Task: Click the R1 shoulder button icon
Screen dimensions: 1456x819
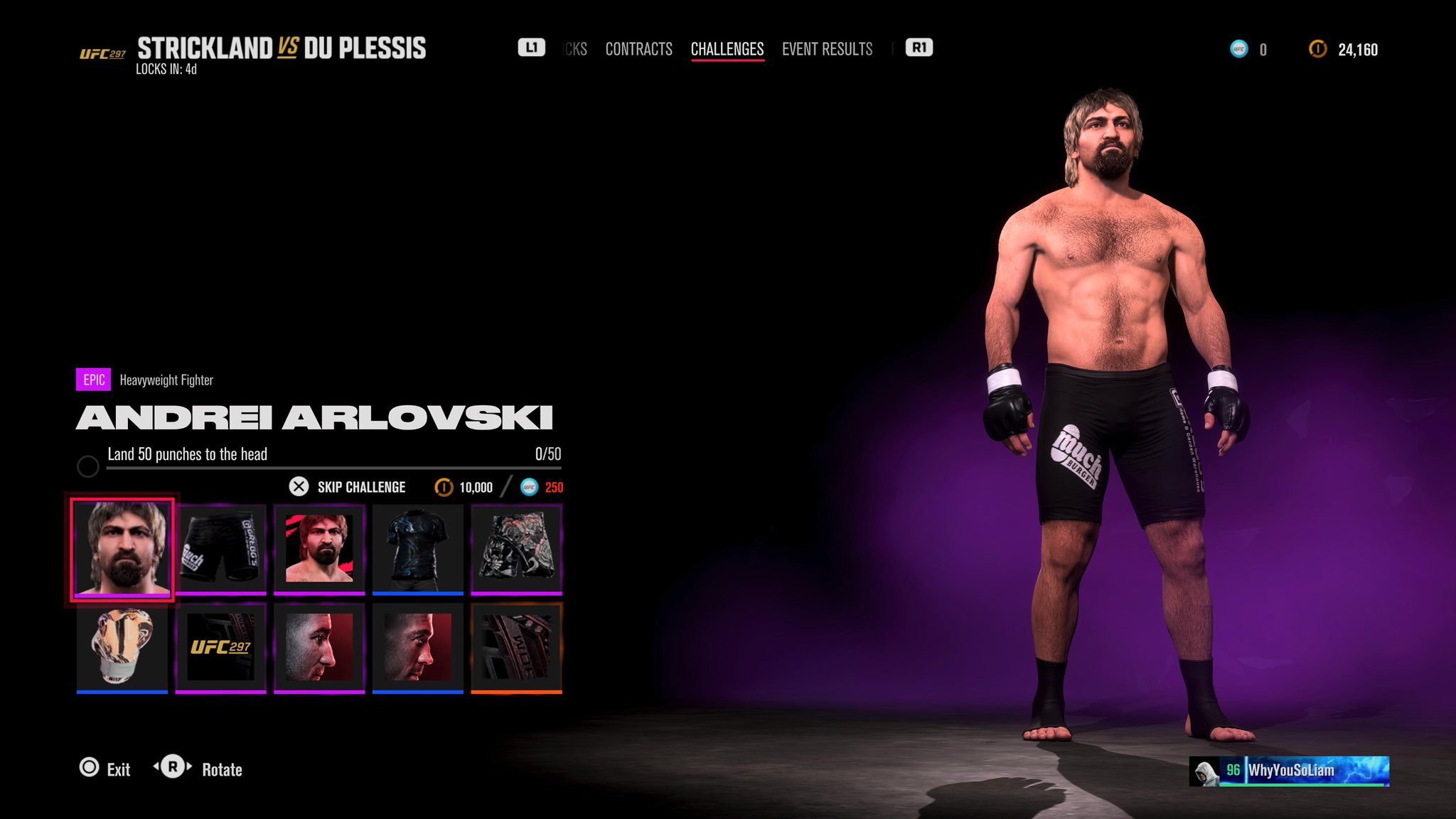Action: (x=917, y=48)
